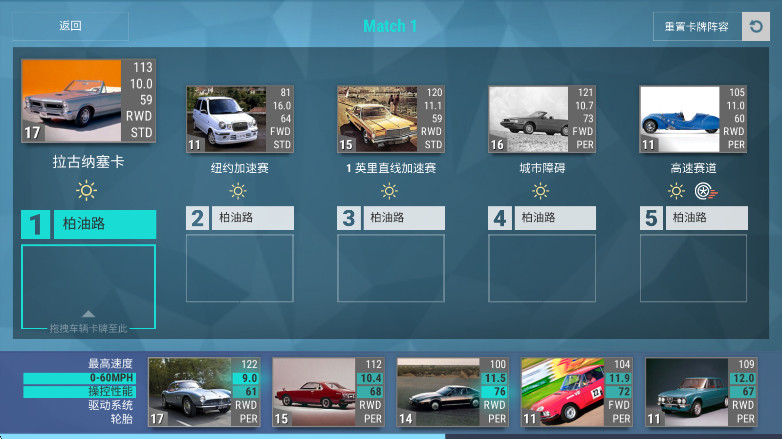Image resolution: width=782 pixels, height=439 pixels.
Task: Pick the 城市障碍 convertible card
Action: coord(541,119)
